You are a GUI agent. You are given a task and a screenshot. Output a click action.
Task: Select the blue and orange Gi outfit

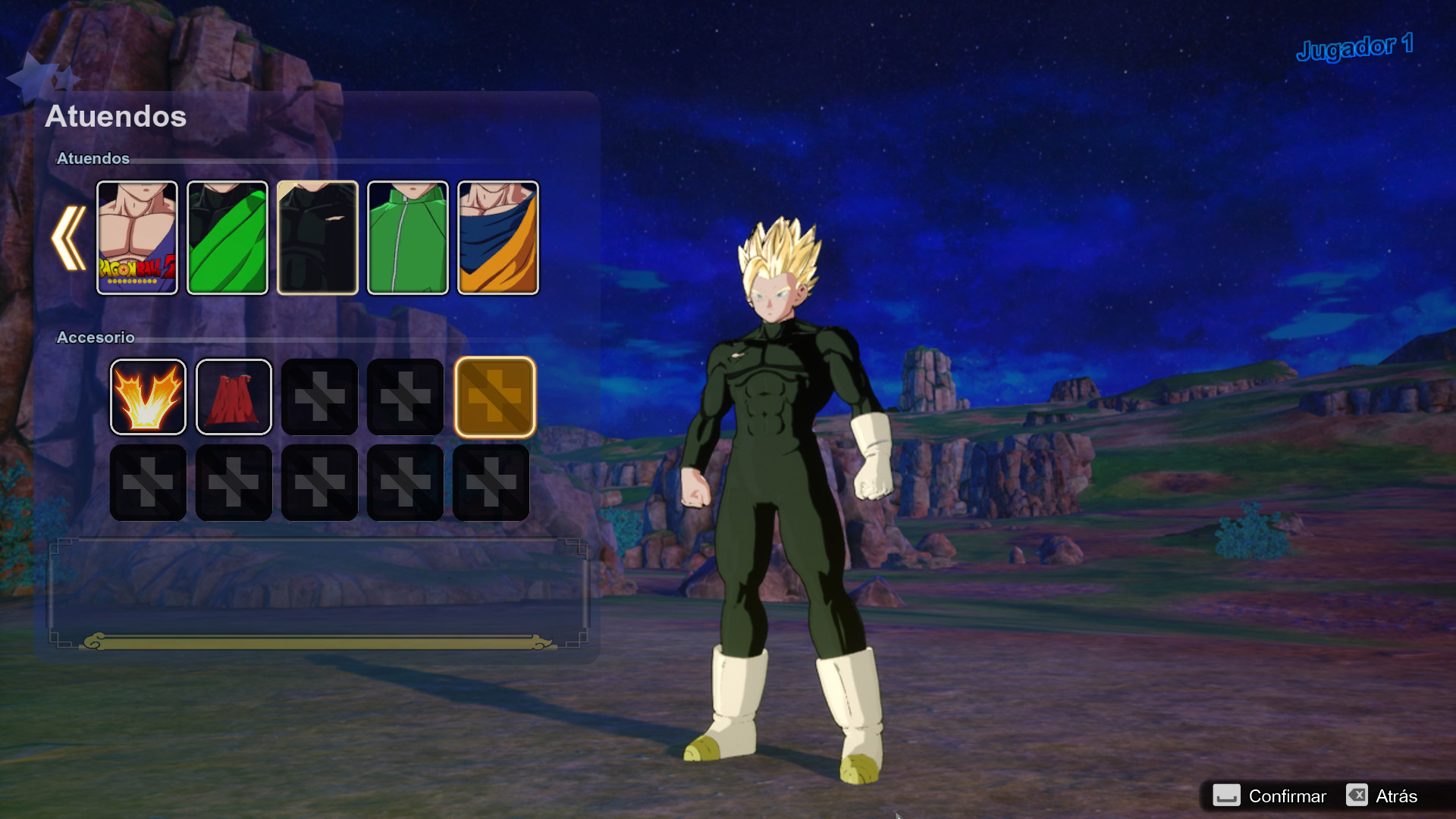coord(498,236)
